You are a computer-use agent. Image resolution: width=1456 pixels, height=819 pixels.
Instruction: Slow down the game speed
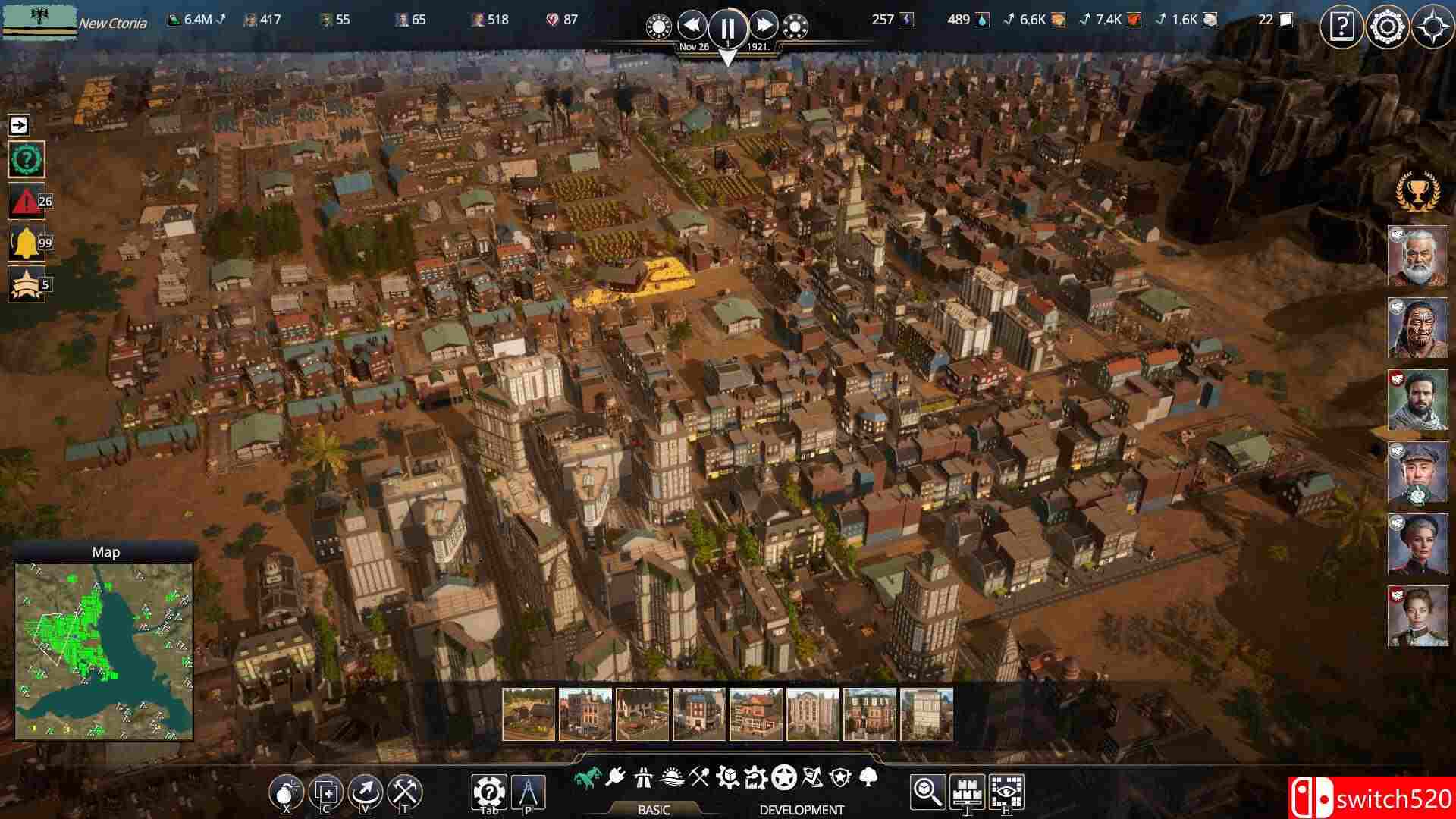(x=692, y=26)
